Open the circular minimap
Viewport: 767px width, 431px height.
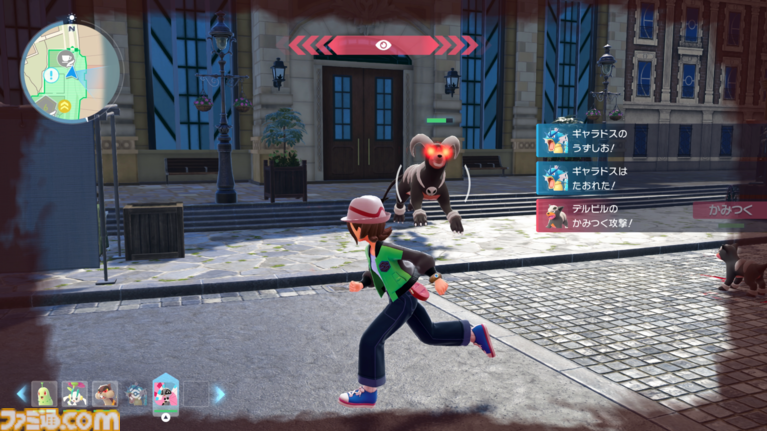point(71,70)
